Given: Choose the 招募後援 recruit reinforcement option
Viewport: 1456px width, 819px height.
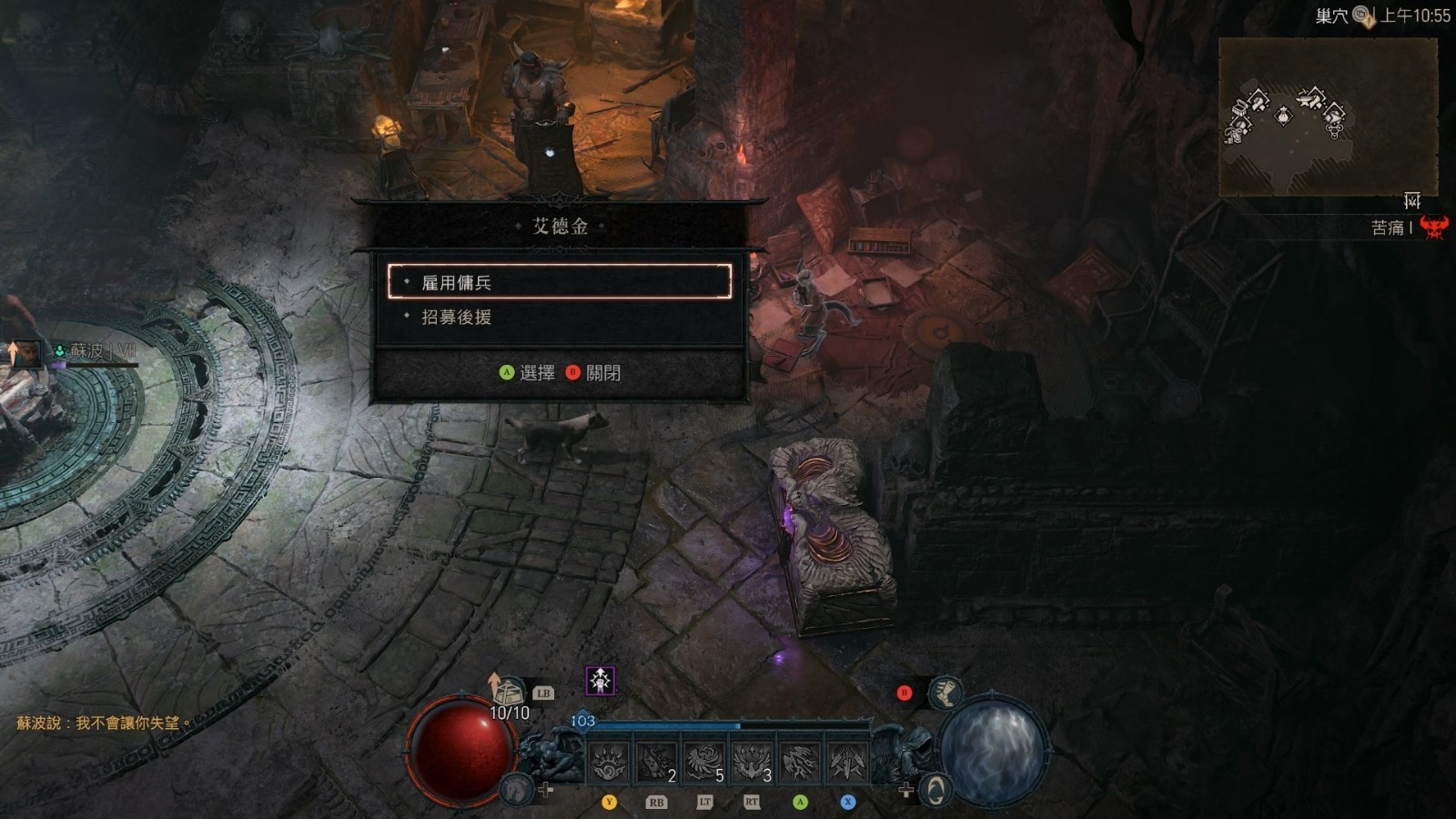Looking at the screenshot, I should (x=559, y=318).
